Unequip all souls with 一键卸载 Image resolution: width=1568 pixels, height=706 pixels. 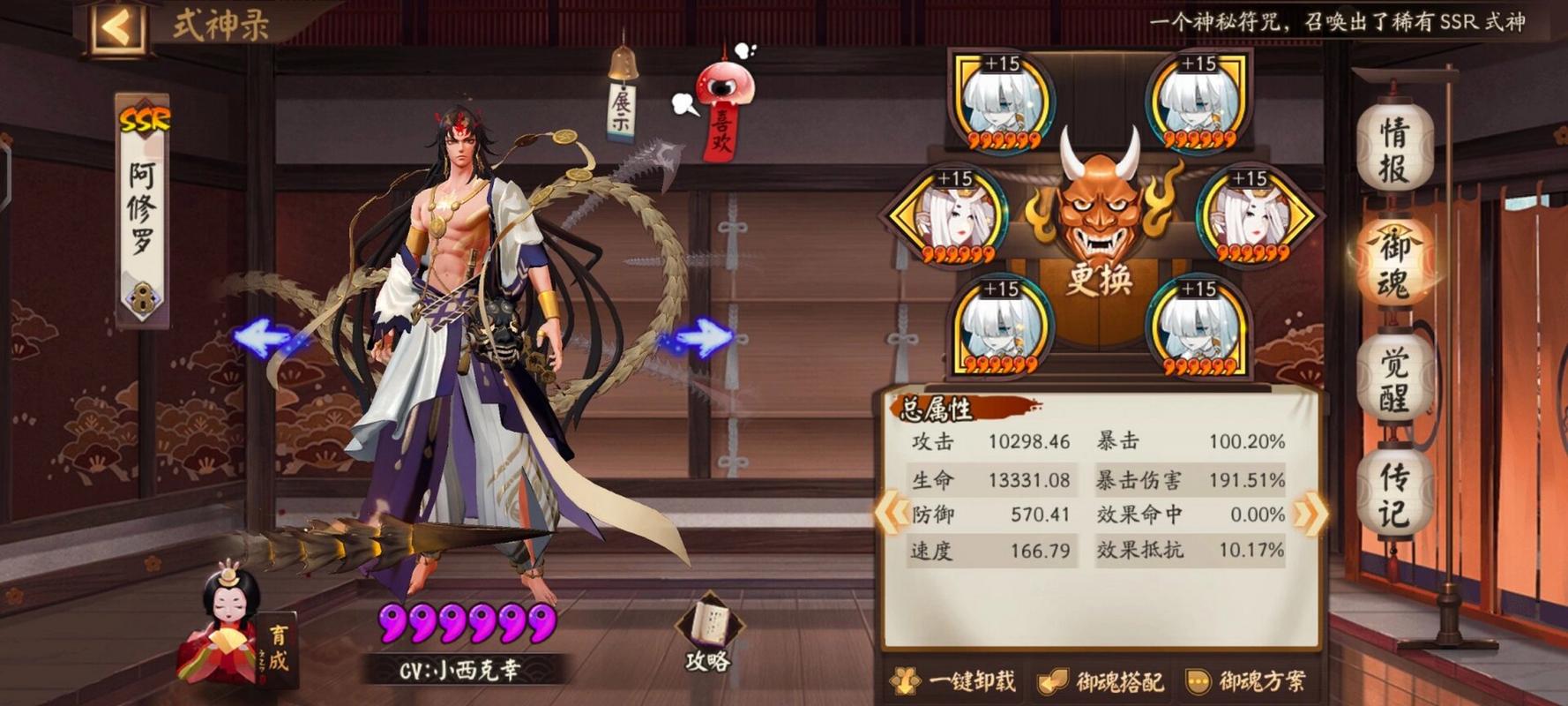954,680
